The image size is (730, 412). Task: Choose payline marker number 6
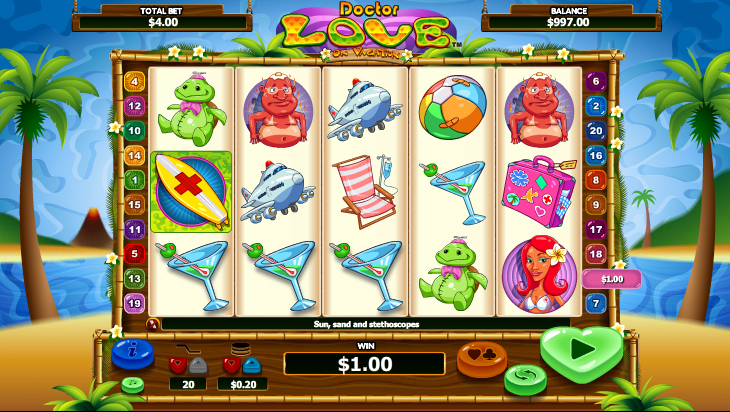click(596, 81)
